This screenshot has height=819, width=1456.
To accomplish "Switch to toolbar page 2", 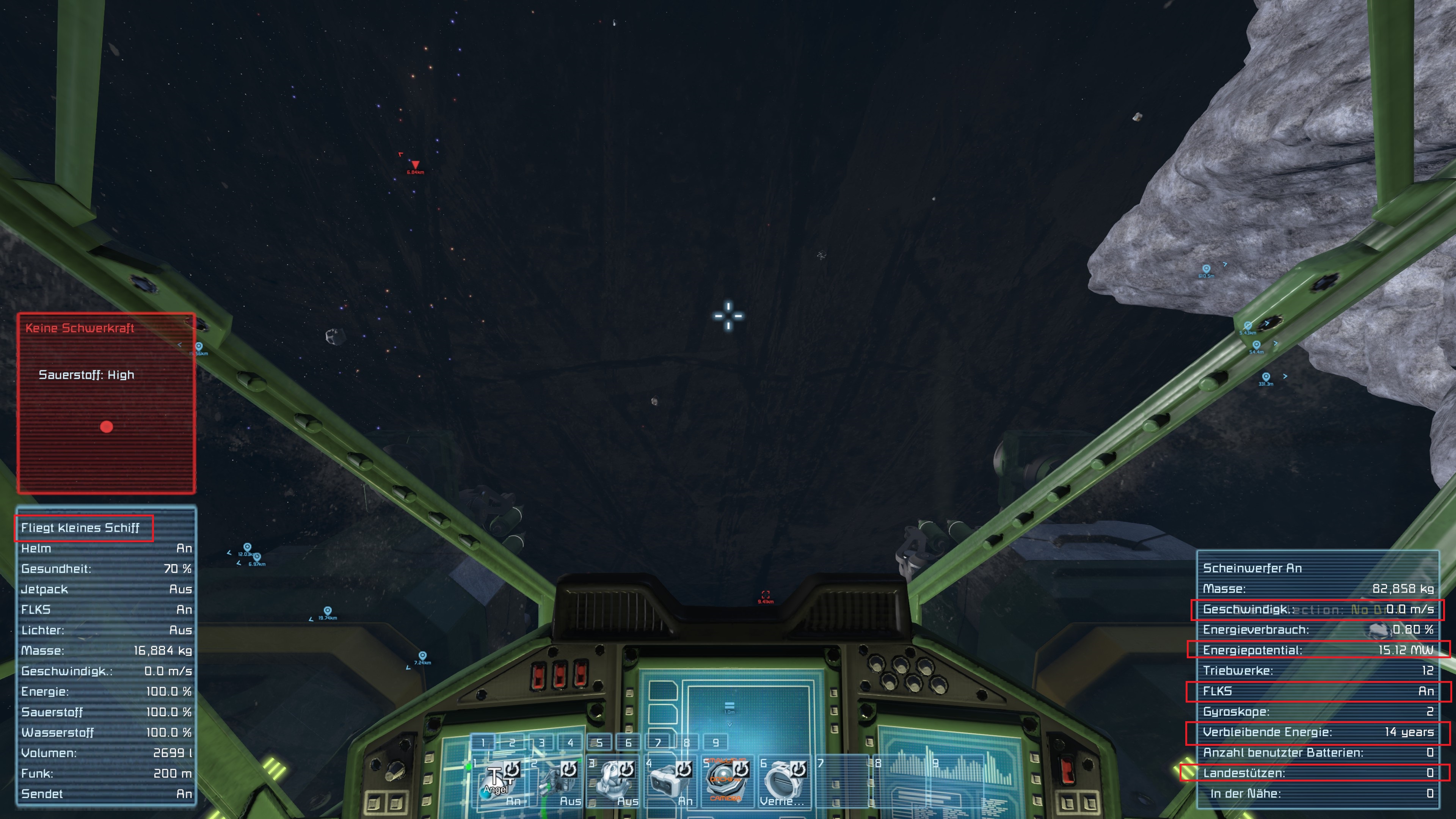I will tap(512, 743).
